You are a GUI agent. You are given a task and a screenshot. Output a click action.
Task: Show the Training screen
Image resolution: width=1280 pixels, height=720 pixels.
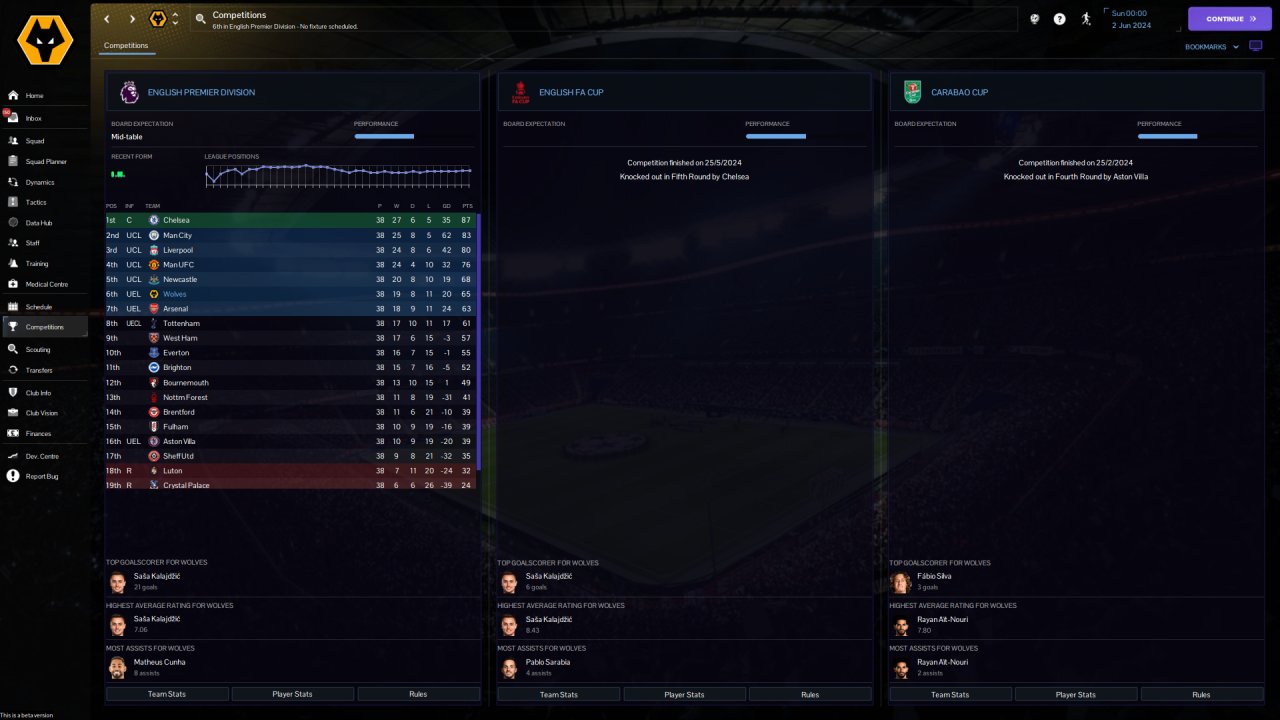coord(36,264)
